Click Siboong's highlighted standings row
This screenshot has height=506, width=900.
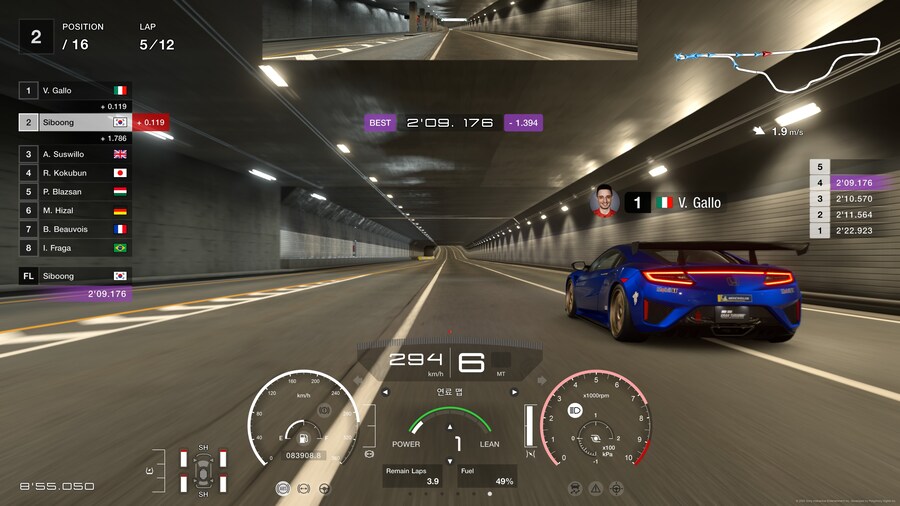pos(74,122)
